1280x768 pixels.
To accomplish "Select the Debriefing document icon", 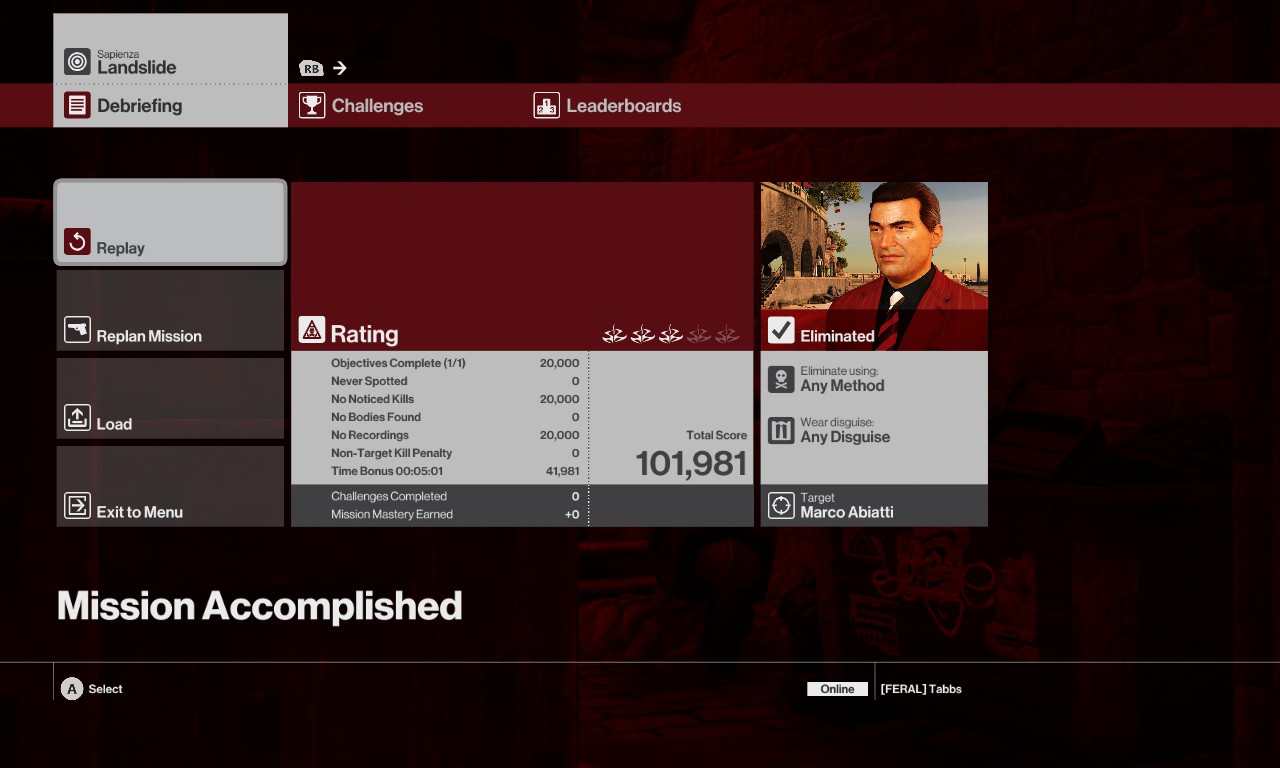I will [78, 105].
